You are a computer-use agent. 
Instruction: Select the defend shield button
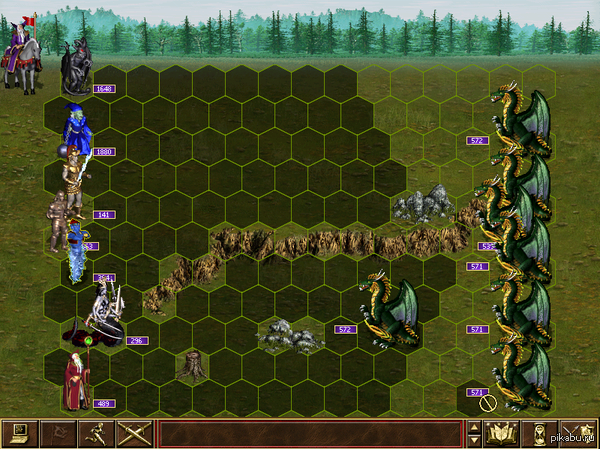[x=578, y=433]
